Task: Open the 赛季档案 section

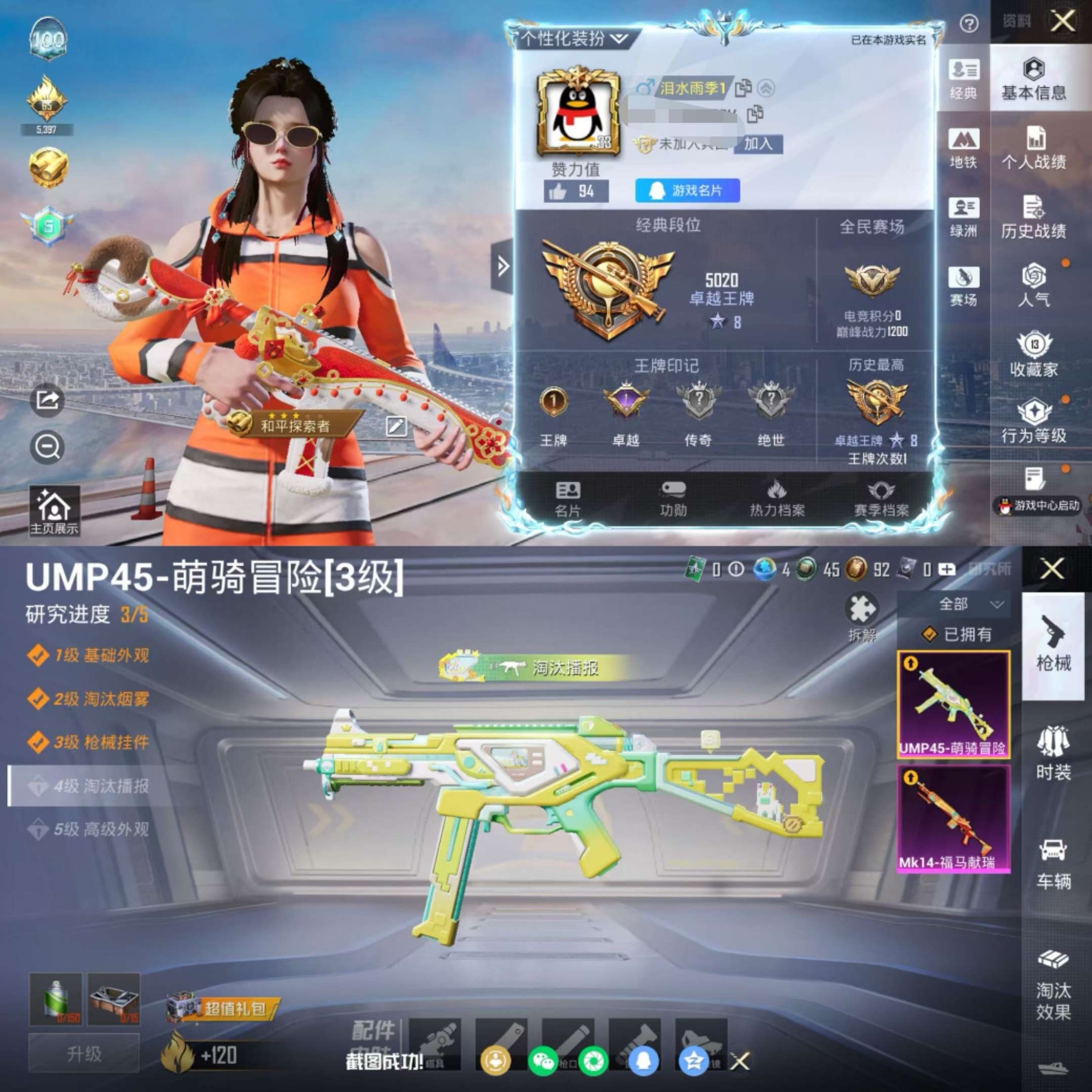Action: (x=881, y=498)
